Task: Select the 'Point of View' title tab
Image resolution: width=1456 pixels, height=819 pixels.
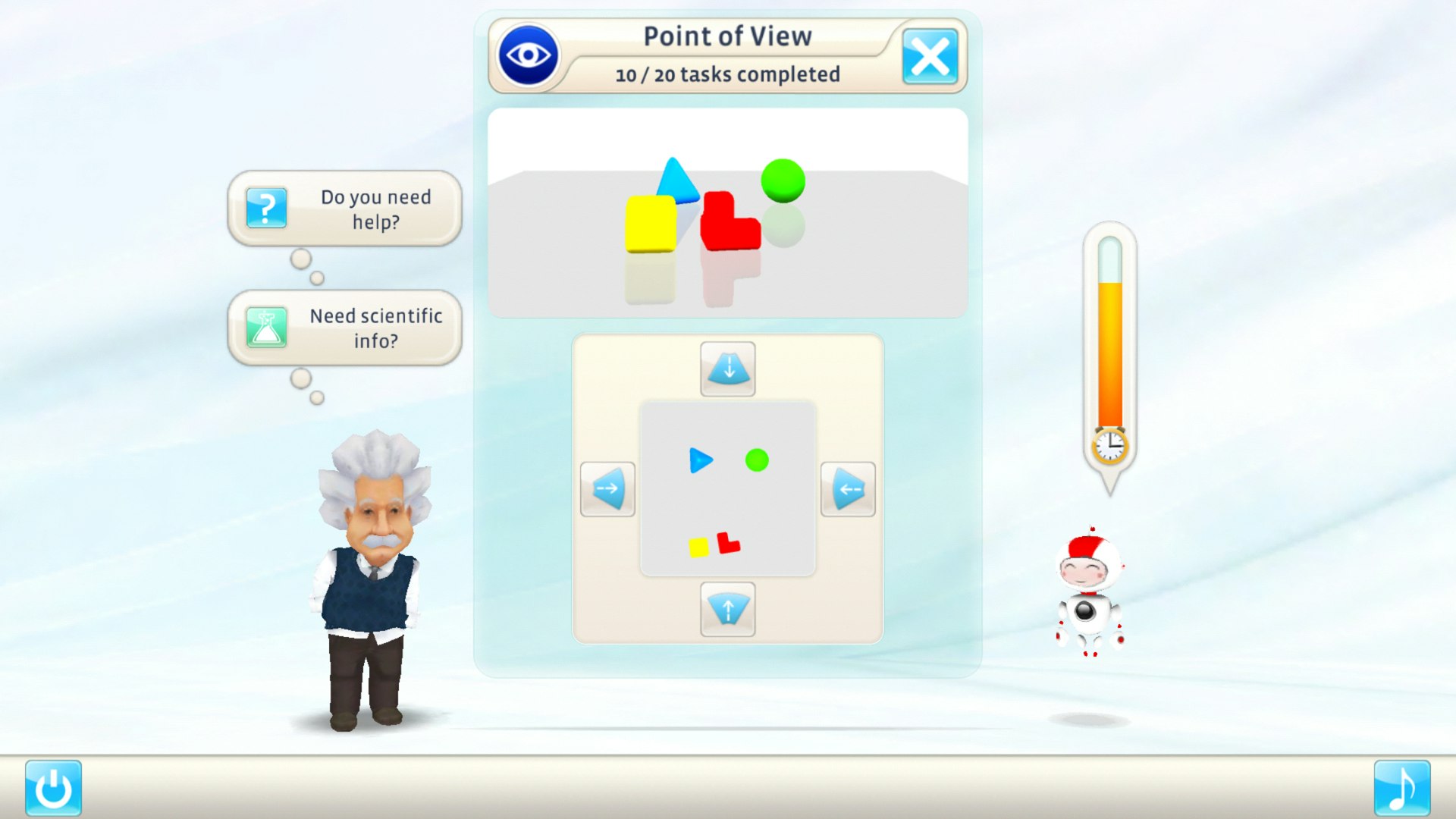Action: coord(728,35)
